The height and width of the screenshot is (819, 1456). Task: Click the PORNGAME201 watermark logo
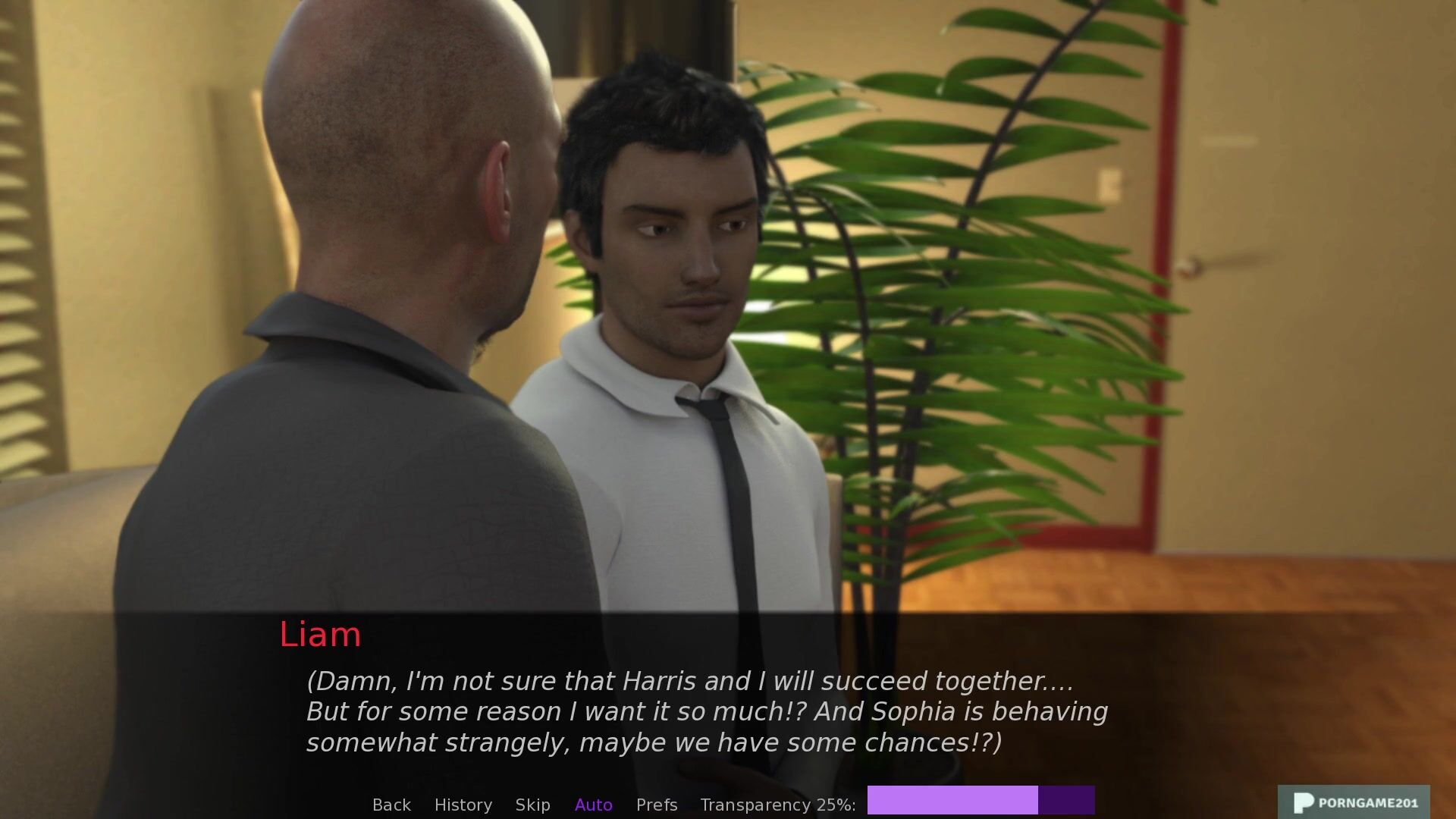(1354, 802)
